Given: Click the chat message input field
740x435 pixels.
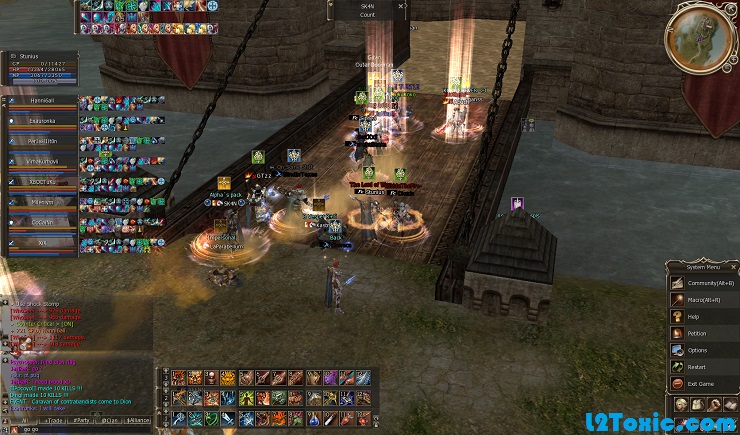Looking at the screenshot, I should pos(80,430).
